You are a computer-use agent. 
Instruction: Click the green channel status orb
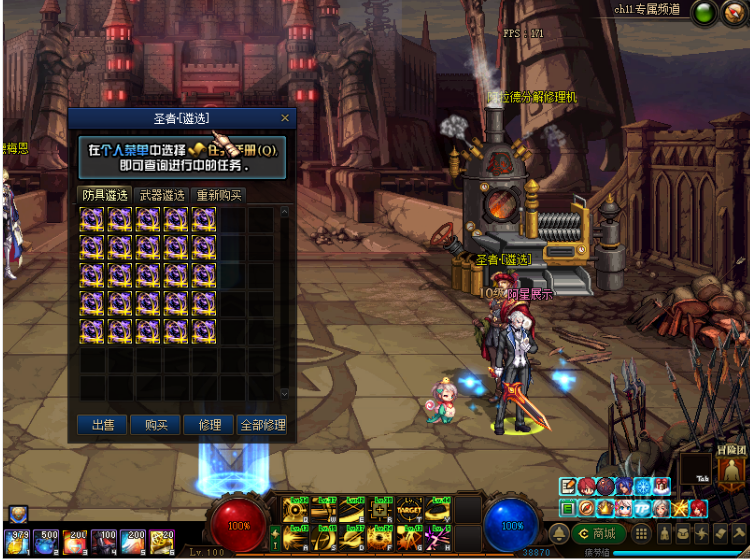705,12
